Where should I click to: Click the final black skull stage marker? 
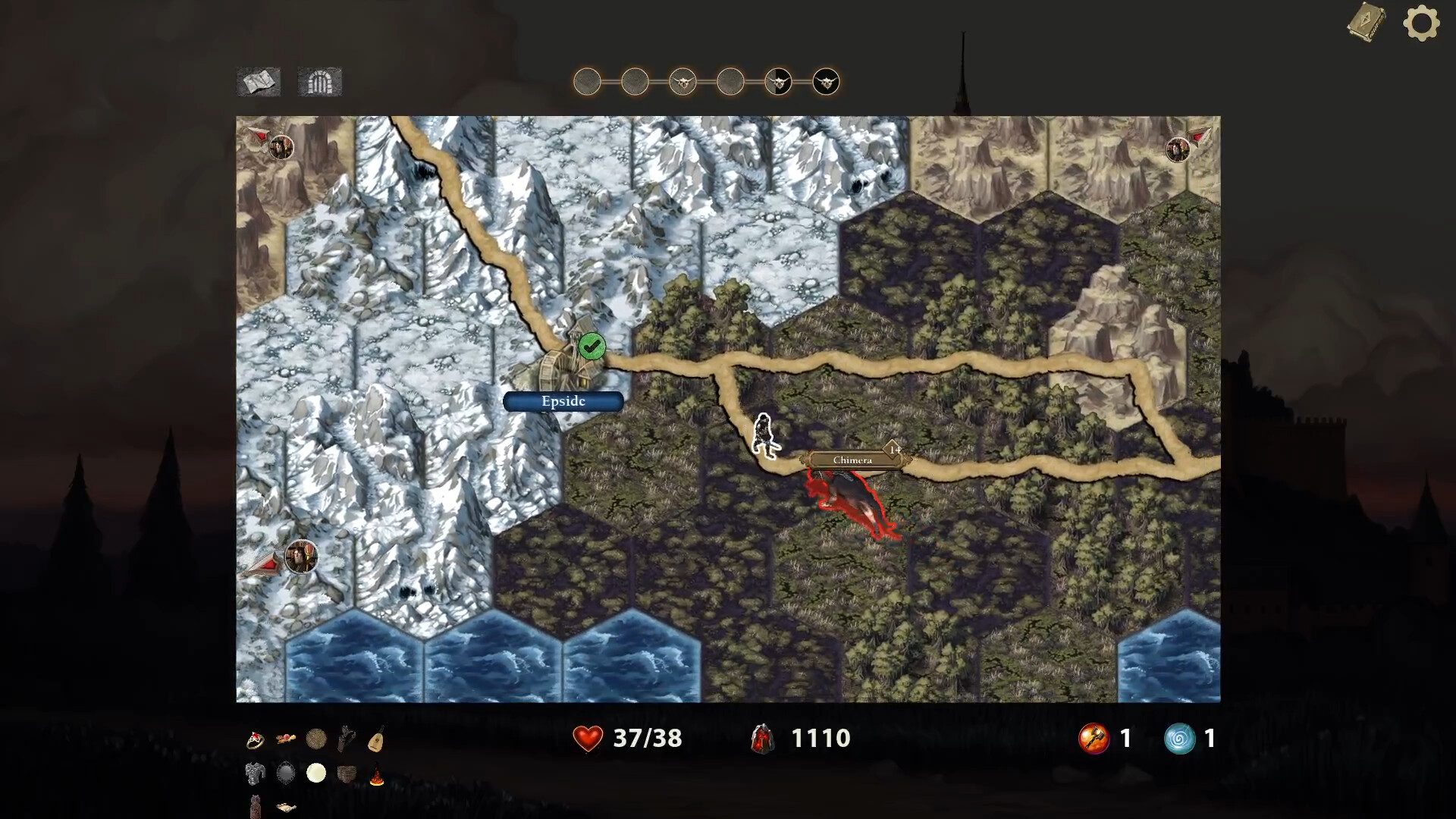coord(826,81)
